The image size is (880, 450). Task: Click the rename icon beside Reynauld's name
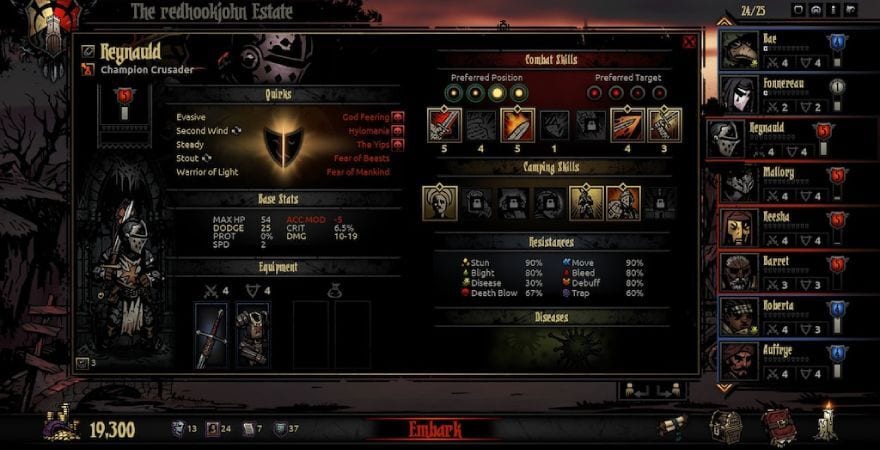click(88, 51)
